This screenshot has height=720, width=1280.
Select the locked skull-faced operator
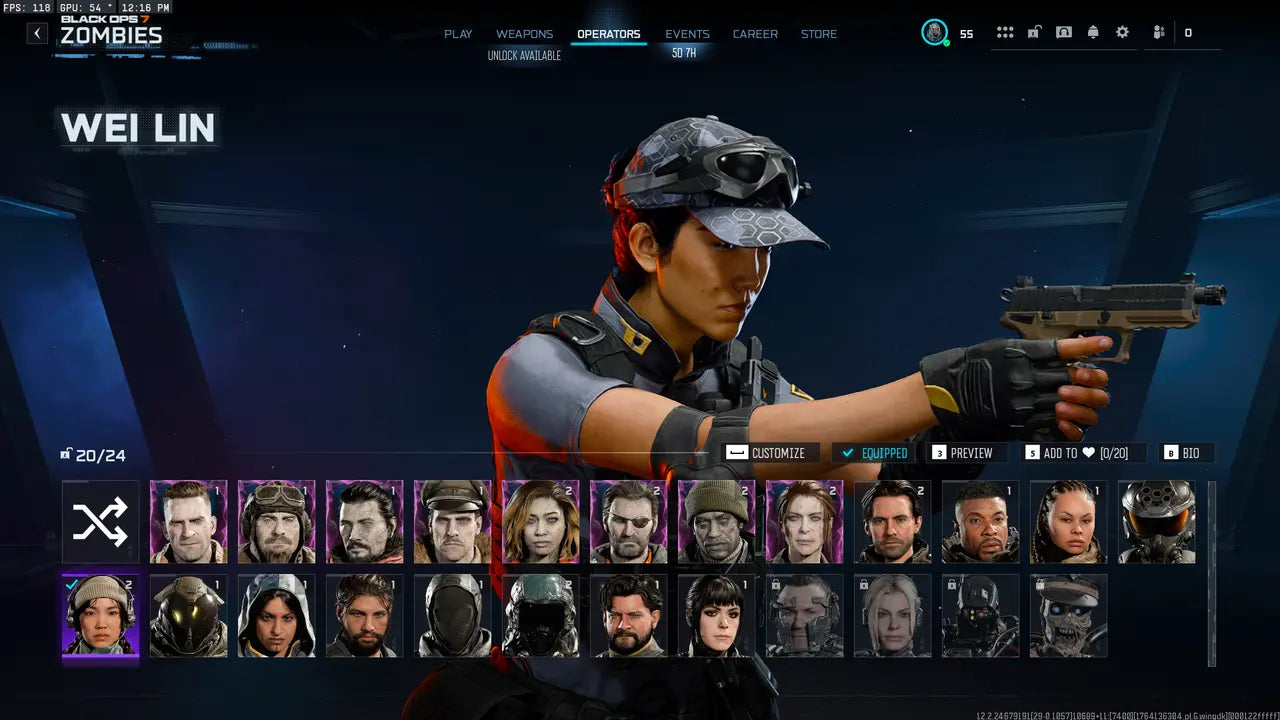tap(1068, 615)
